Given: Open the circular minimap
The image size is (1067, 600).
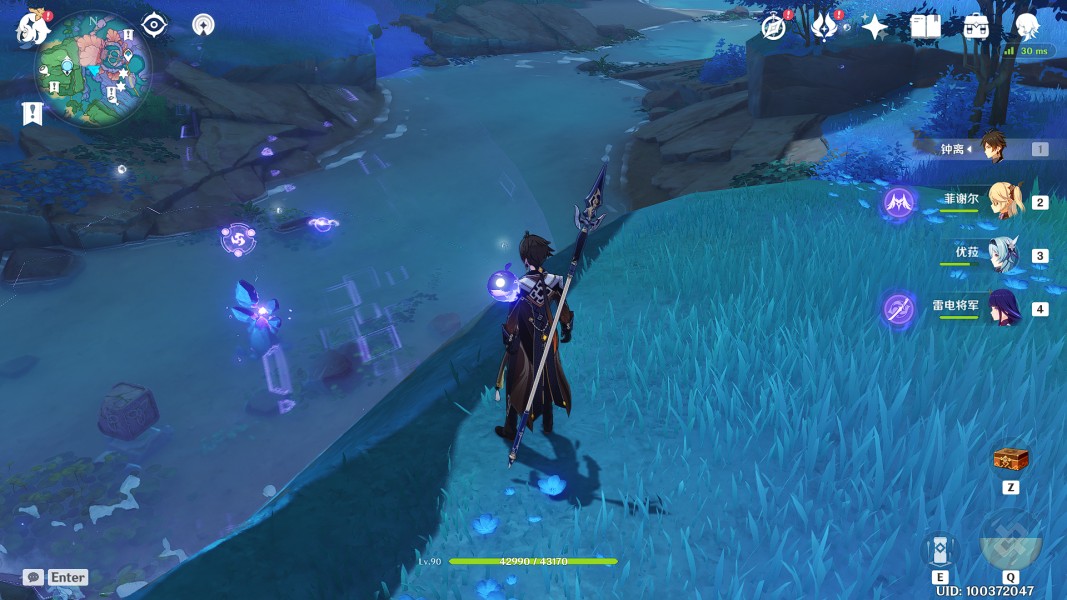Looking at the screenshot, I should click(x=93, y=68).
